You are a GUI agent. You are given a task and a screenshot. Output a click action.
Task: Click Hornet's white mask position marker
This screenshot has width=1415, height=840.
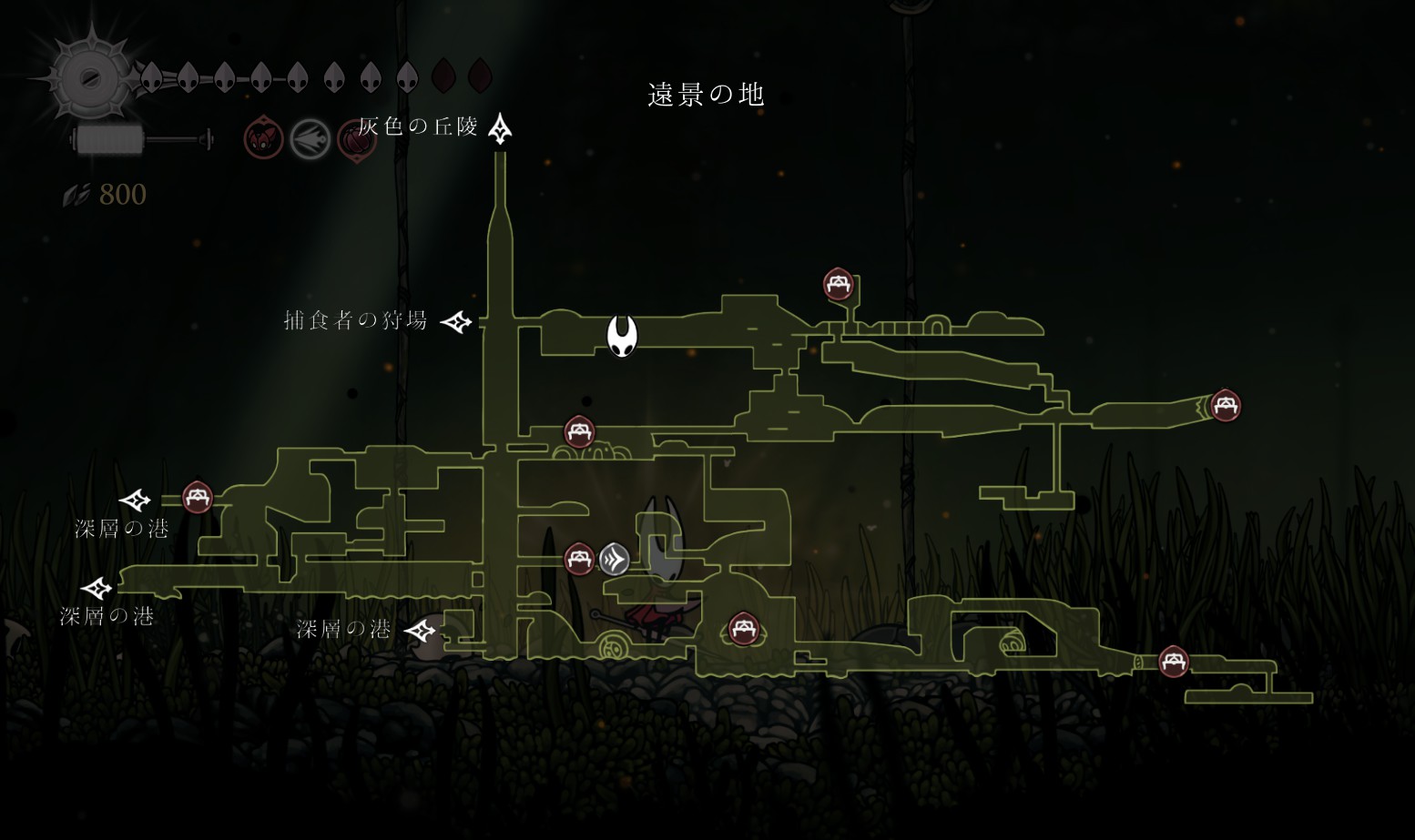click(x=623, y=336)
